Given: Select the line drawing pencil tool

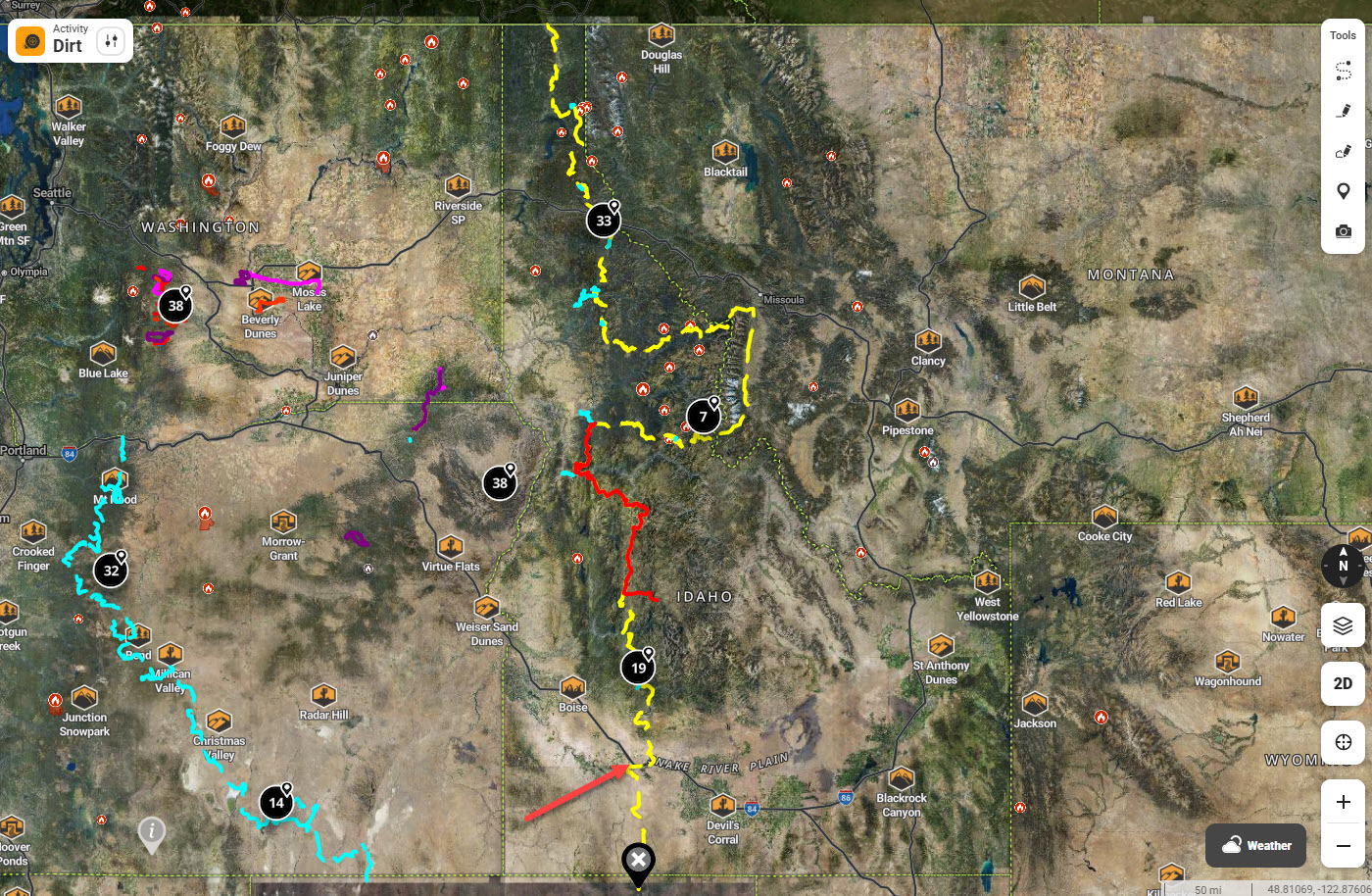Looking at the screenshot, I should (1344, 110).
